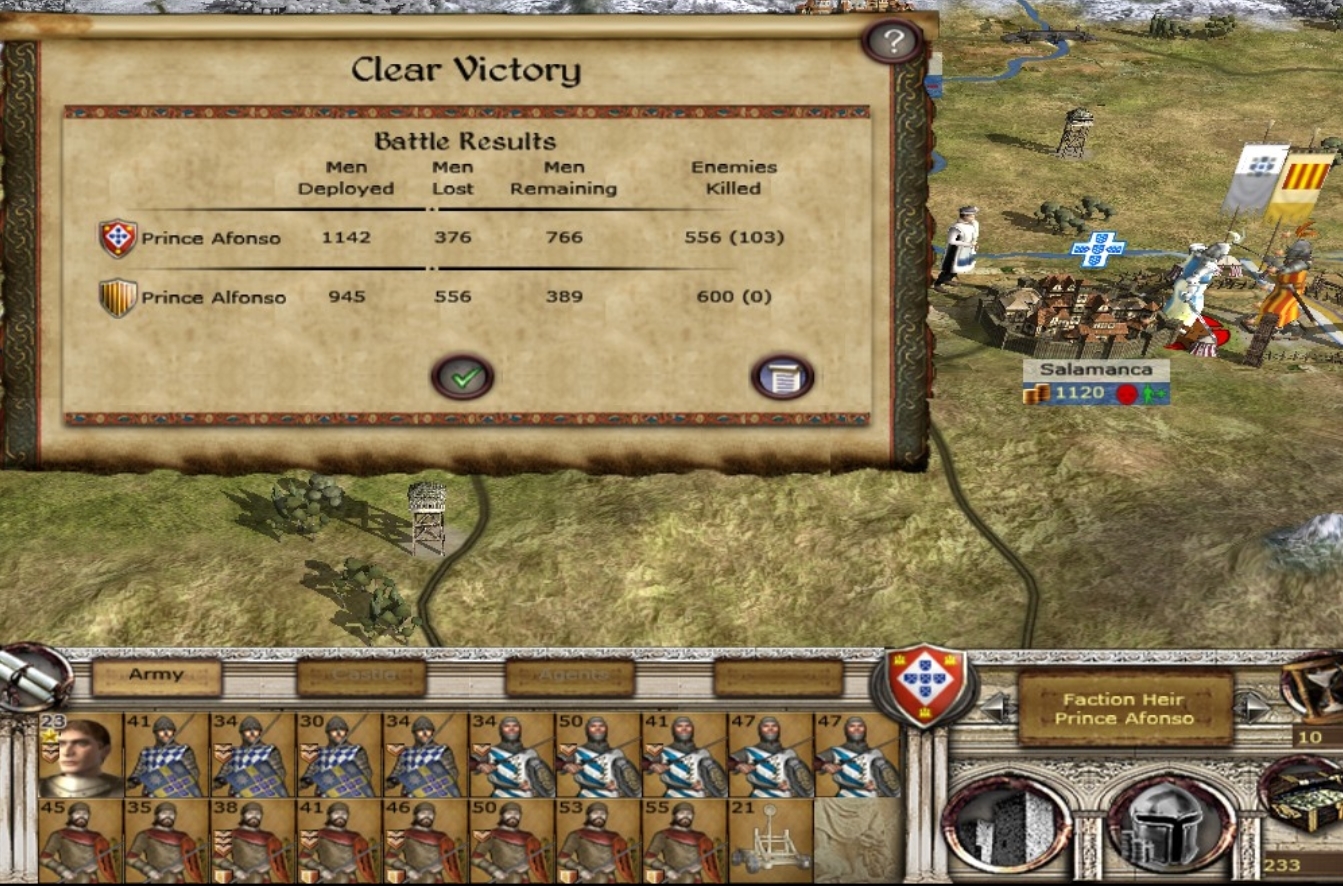1343x886 pixels.
Task: Select the catapult unit card
Action: (770, 841)
